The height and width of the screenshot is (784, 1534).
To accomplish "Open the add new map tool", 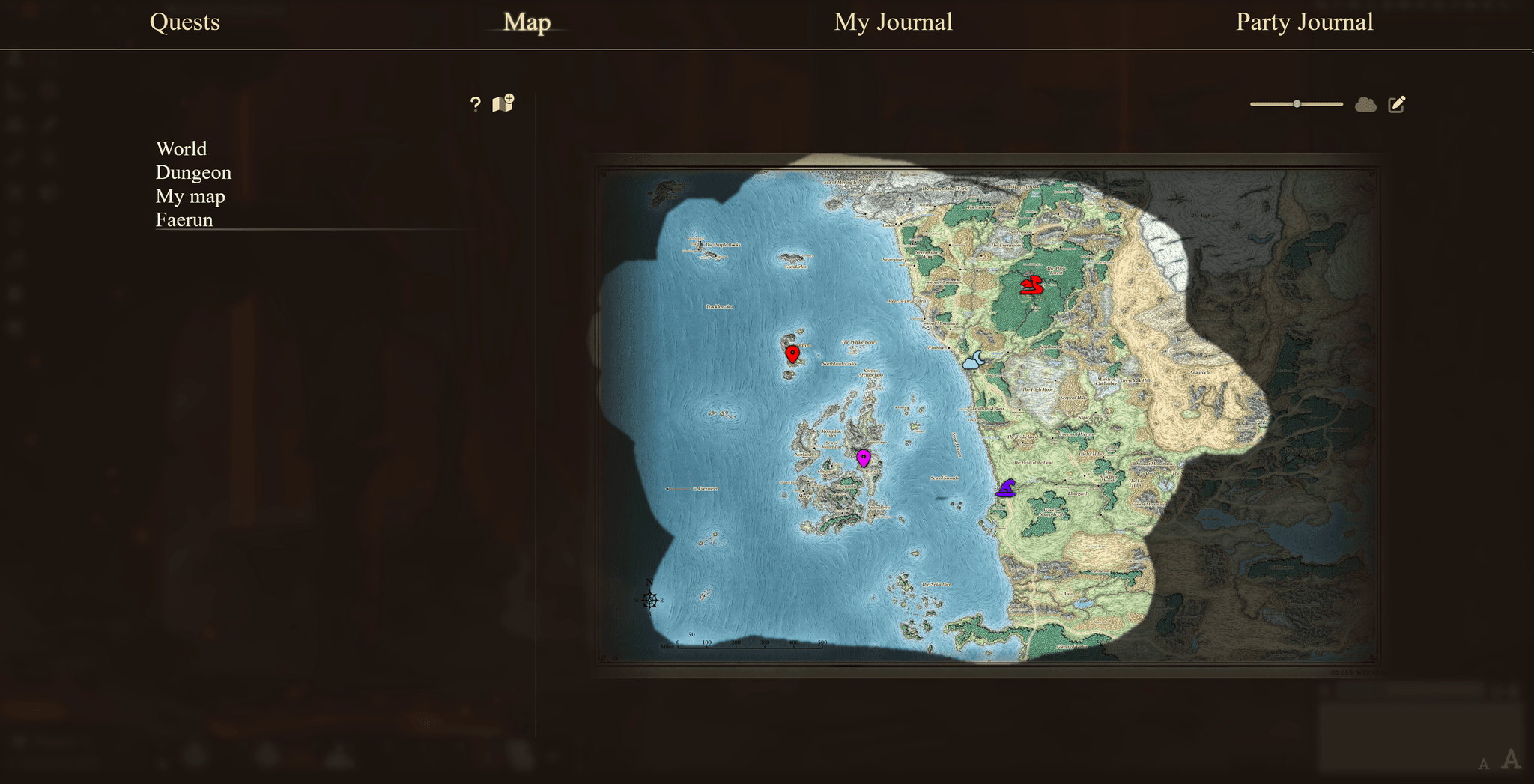I will pos(503,104).
